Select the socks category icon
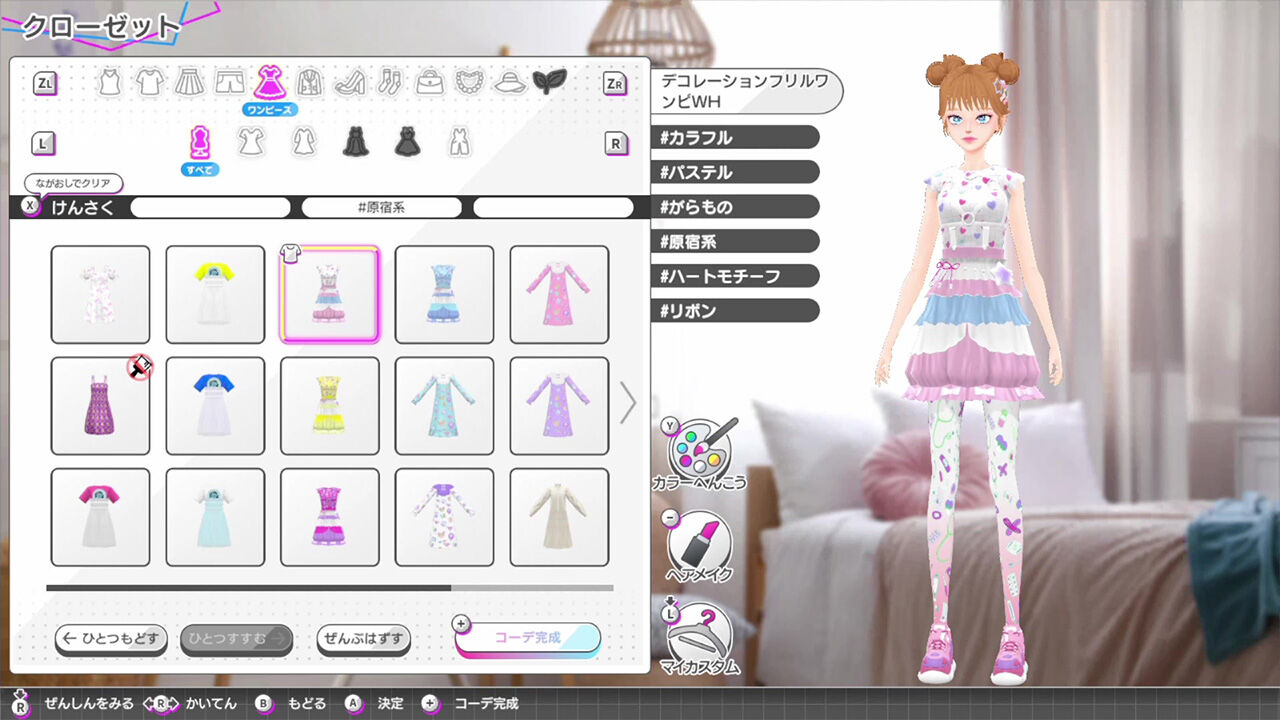The width and height of the screenshot is (1280, 720). (391, 83)
